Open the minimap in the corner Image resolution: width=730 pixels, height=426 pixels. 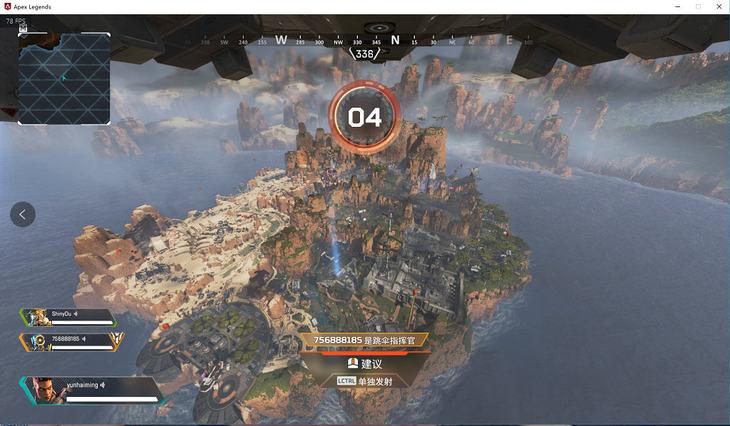coord(64,78)
